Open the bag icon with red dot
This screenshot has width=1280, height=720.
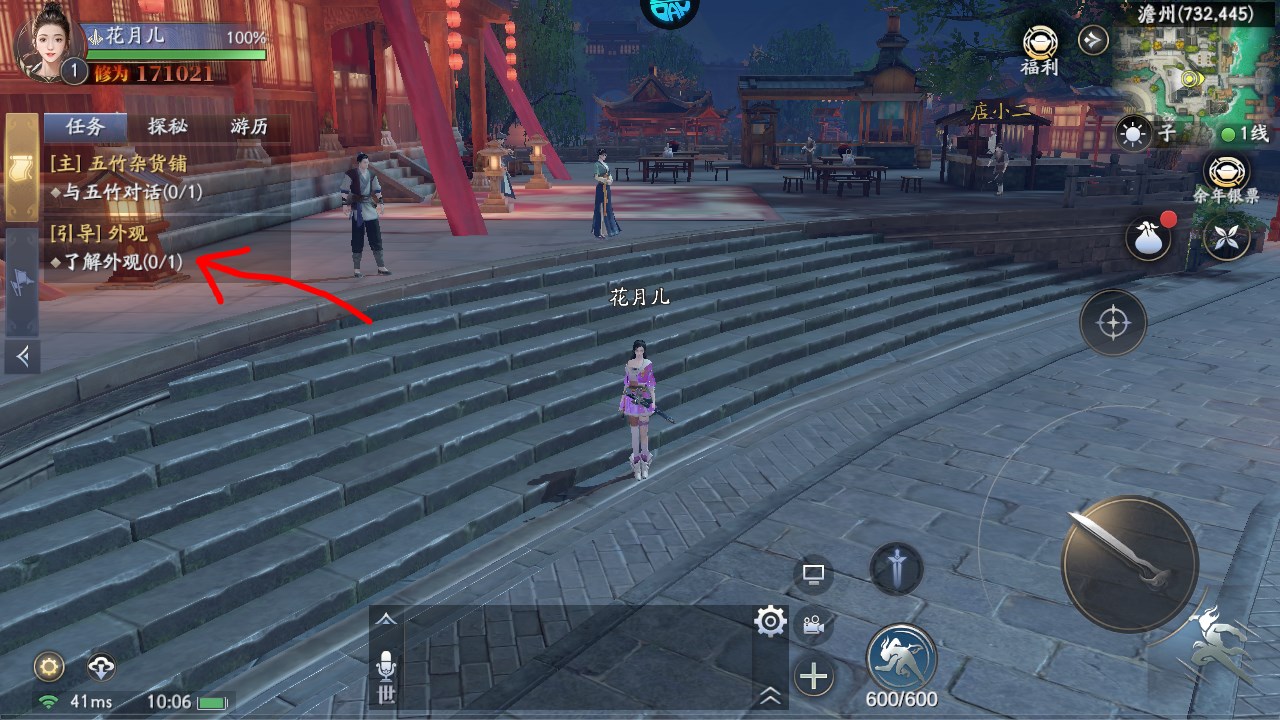tap(1148, 239)
